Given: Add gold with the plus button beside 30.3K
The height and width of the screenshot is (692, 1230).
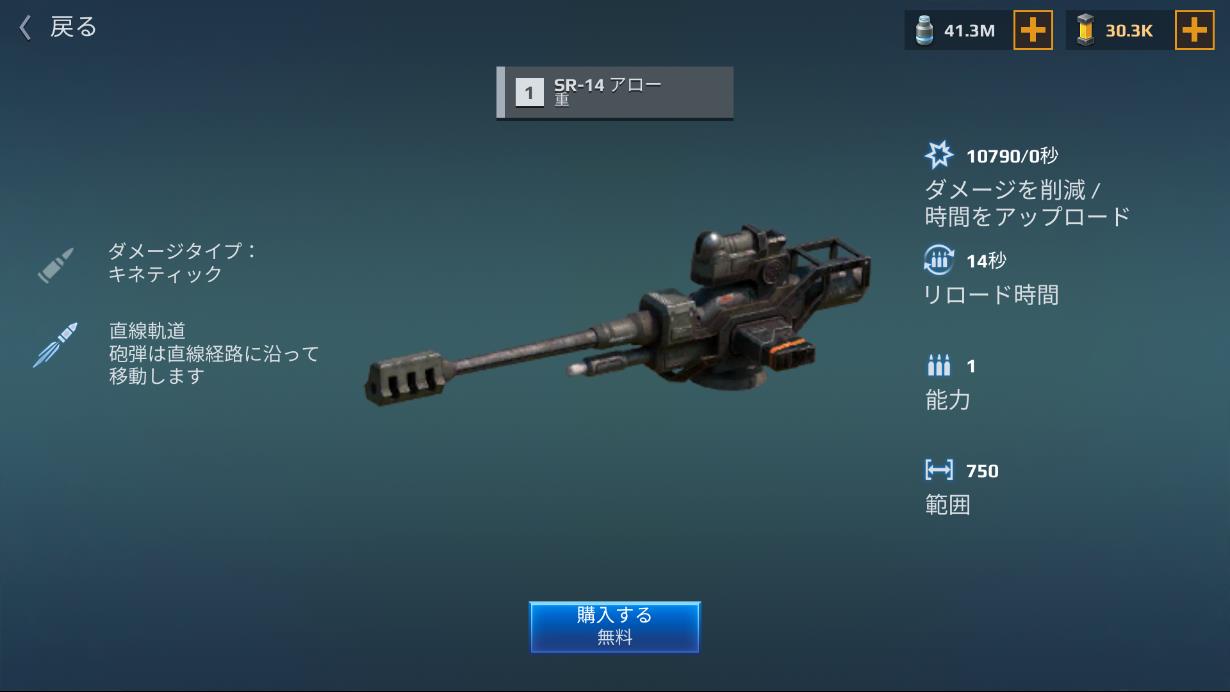Looking at the screenshot, I should click(1194, 30).
